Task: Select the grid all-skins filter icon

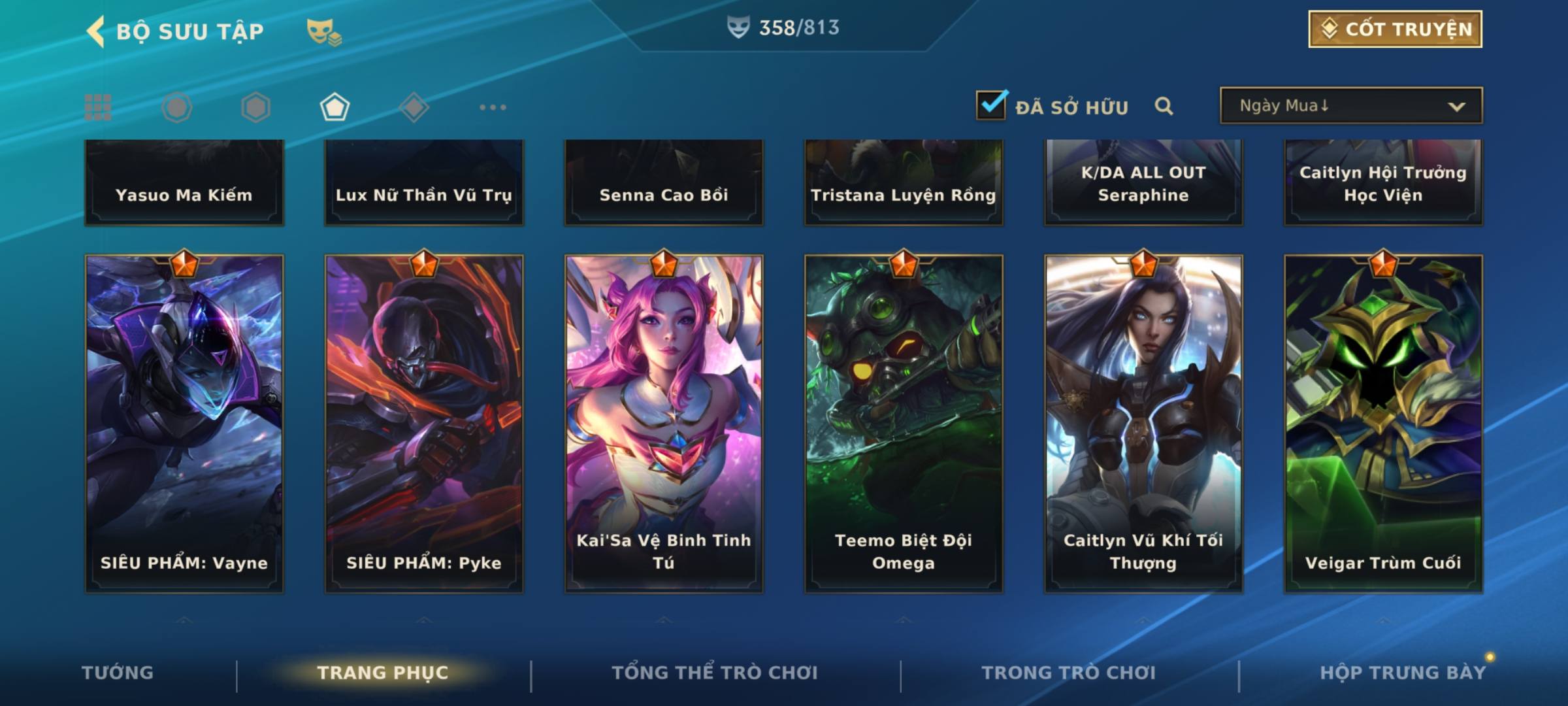Action: (98, 107)
